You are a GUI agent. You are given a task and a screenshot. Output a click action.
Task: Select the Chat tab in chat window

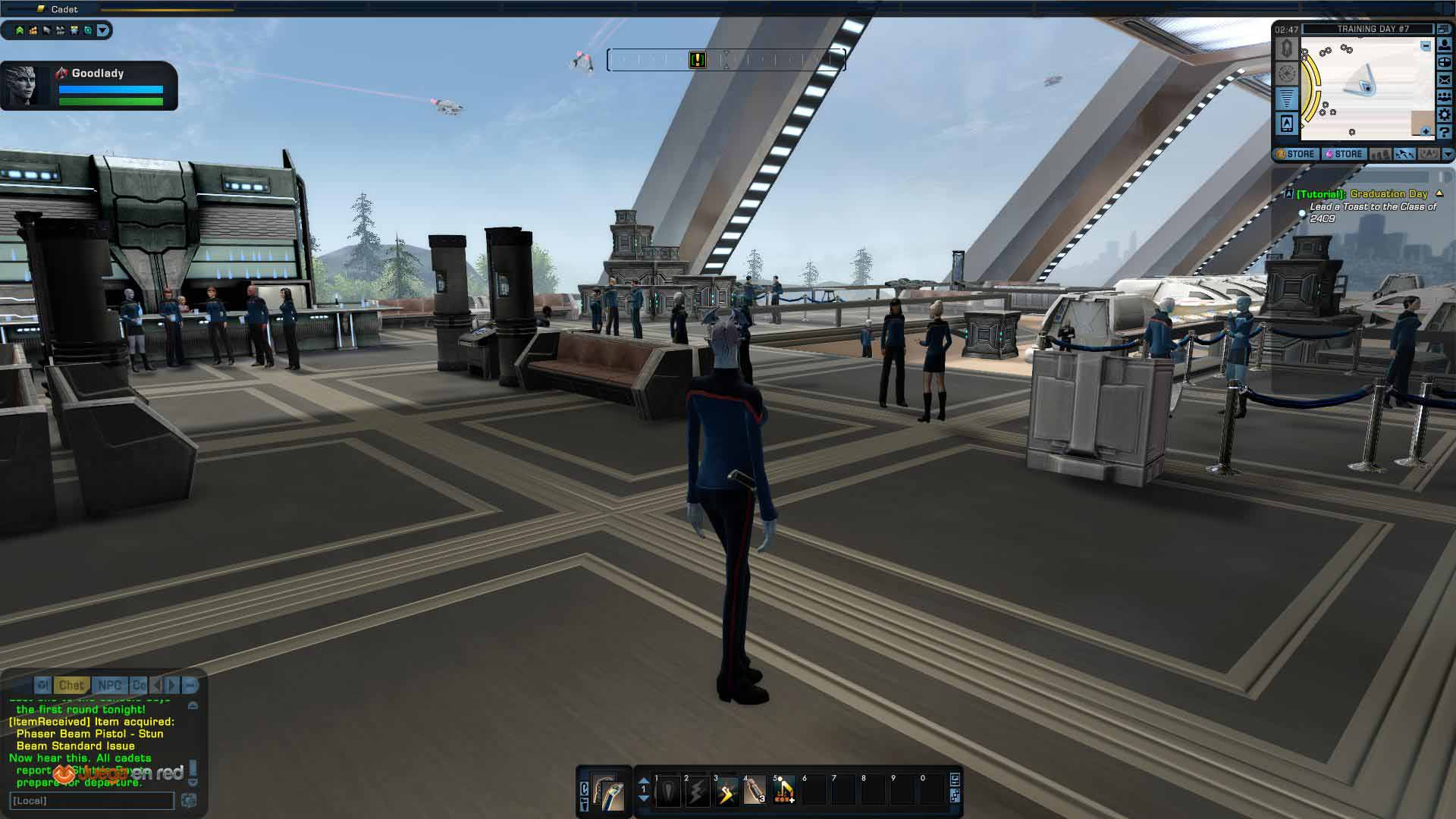point(71,685)
